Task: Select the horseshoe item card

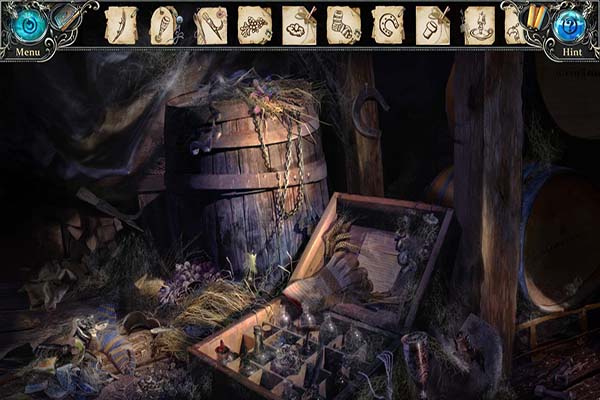Action: (387, 24)
